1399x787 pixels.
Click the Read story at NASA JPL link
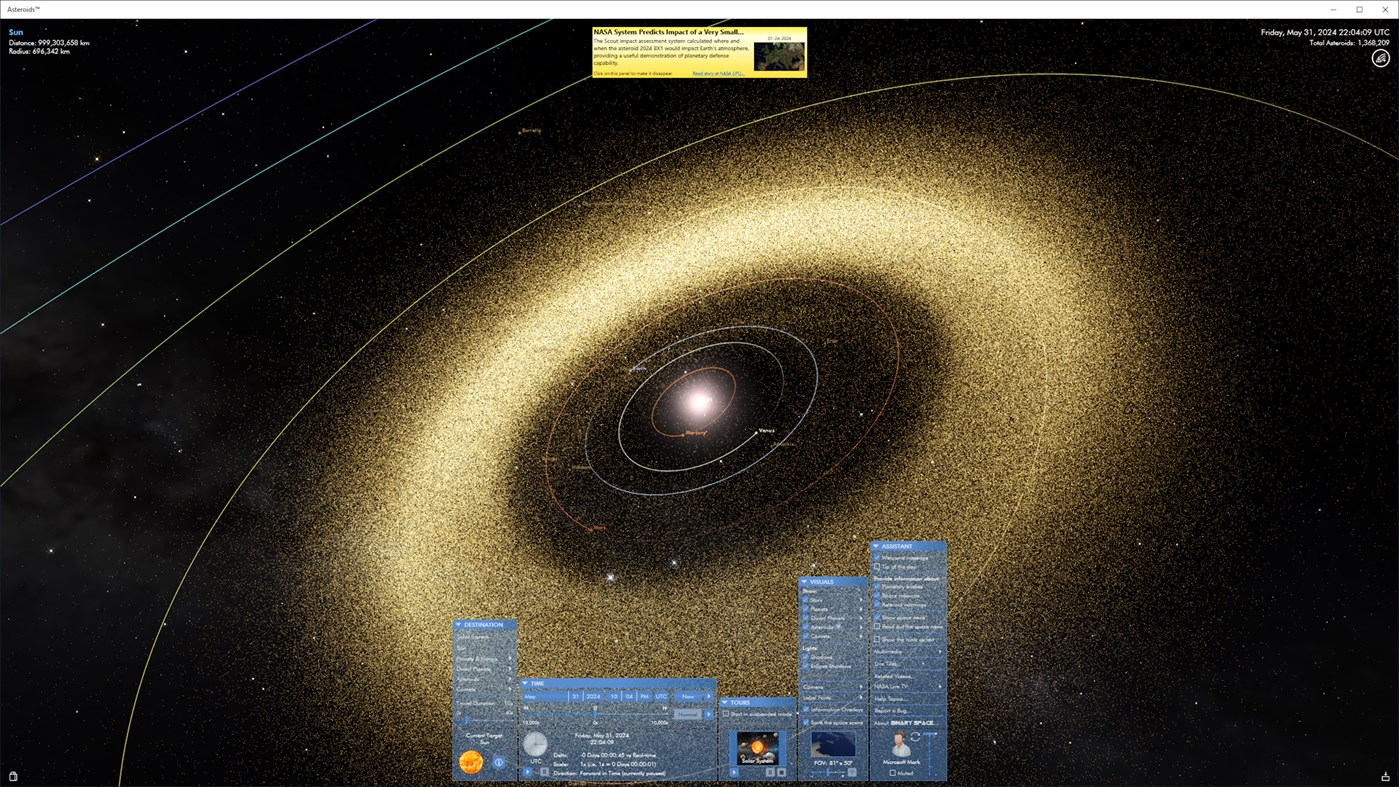coord(718,73)
